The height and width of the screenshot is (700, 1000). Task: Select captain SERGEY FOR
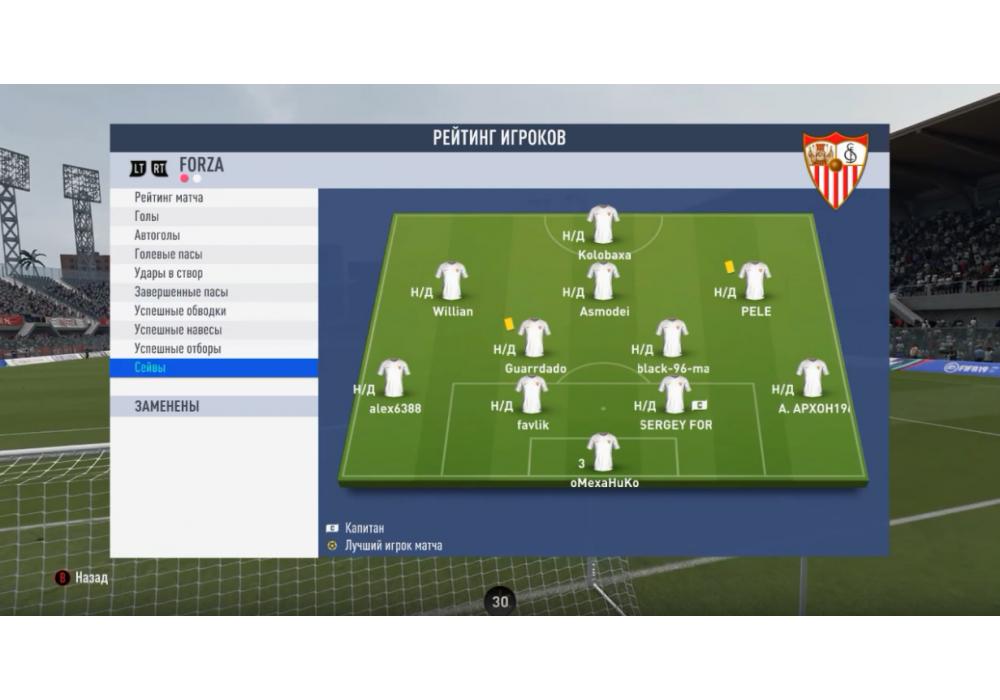(x=675, y=395)
